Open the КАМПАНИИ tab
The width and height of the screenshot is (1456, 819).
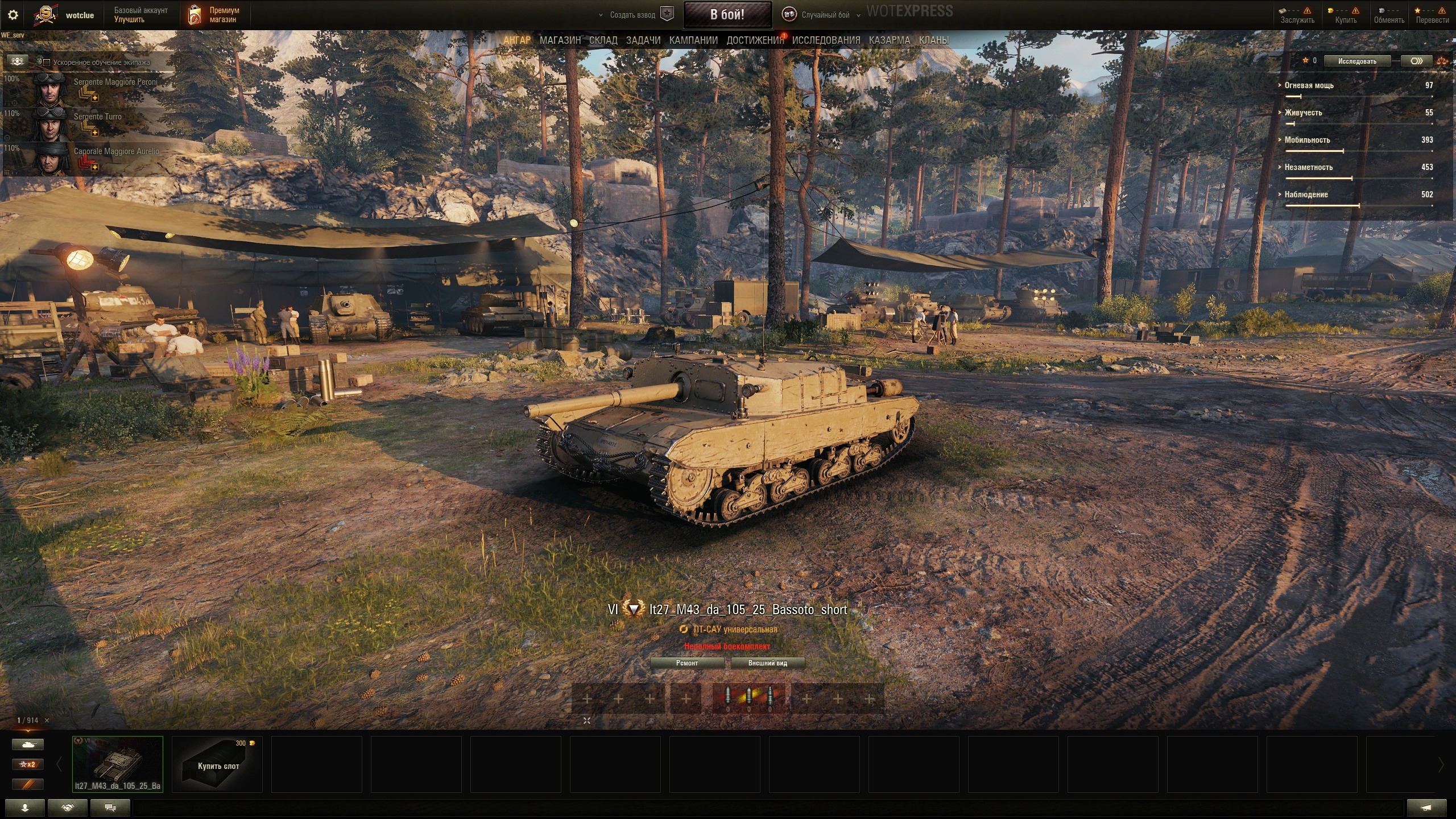point(693,40)
